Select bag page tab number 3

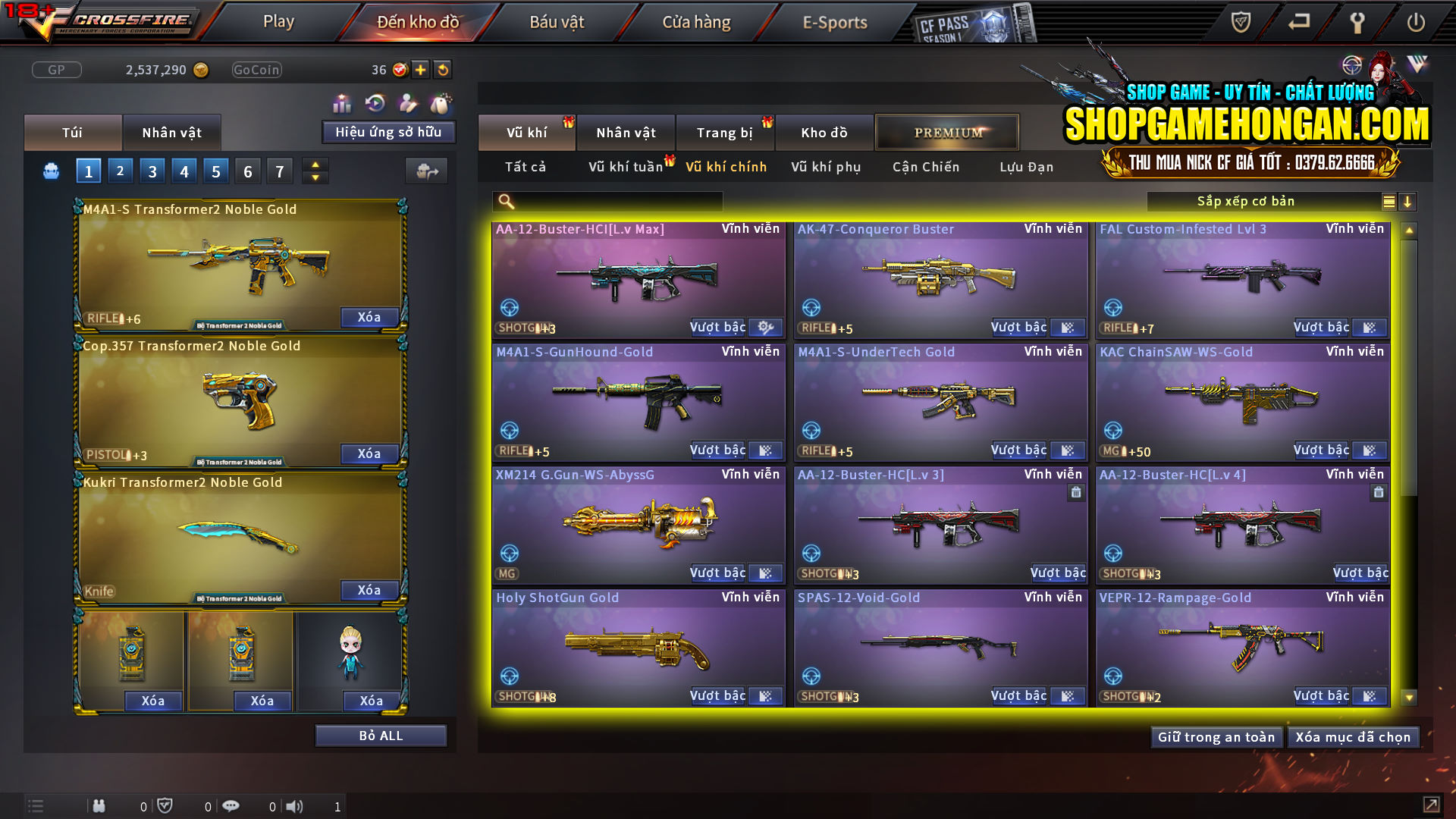152,171
